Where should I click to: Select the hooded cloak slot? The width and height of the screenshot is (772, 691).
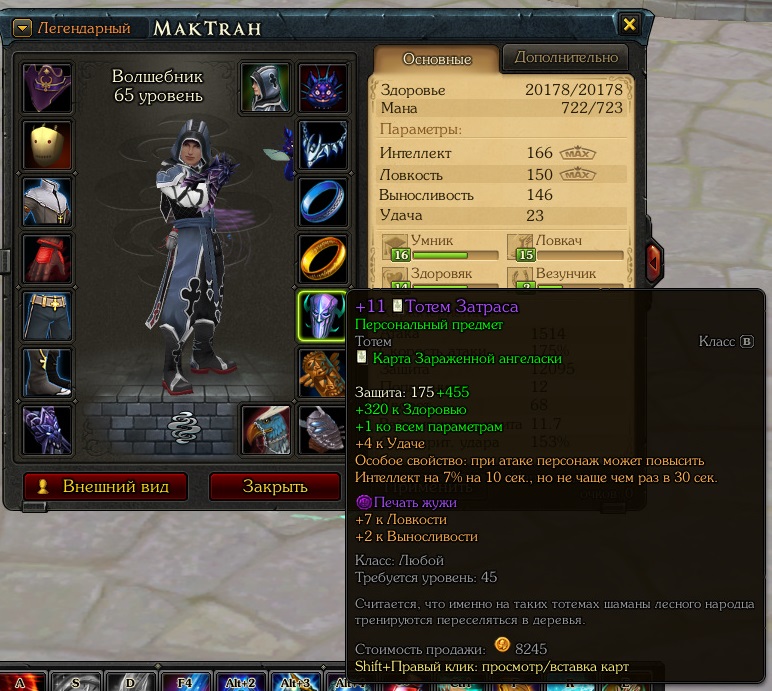click(266, 88)
